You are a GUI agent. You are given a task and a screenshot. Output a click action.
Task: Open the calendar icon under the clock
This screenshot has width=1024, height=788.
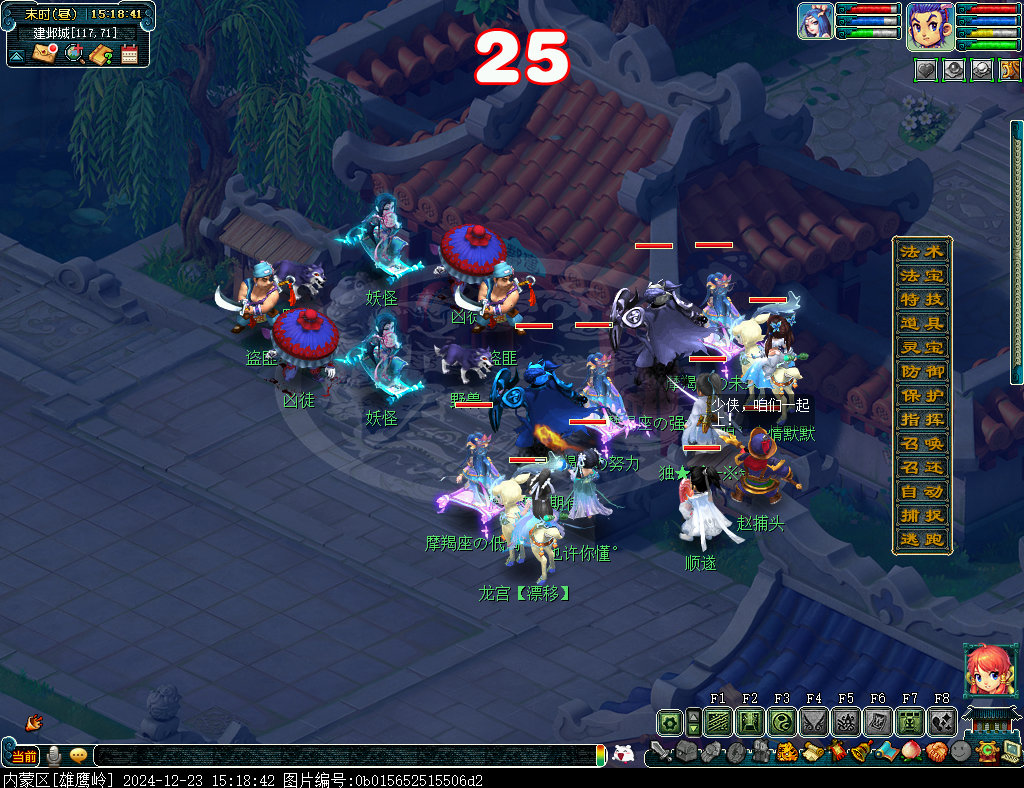129,54
